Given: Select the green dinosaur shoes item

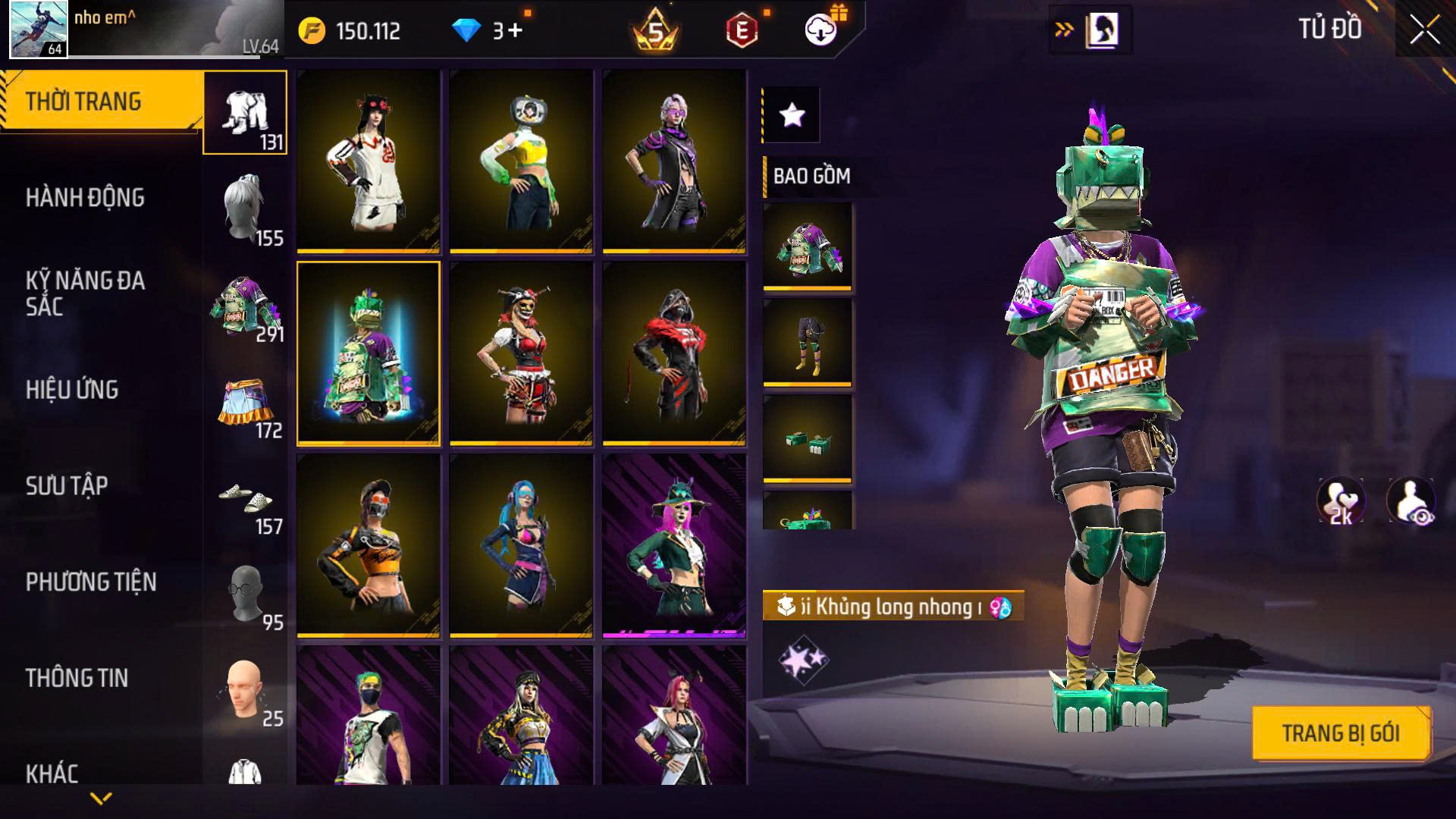Looking at the screenshot, I should click(x=807, y=438).
